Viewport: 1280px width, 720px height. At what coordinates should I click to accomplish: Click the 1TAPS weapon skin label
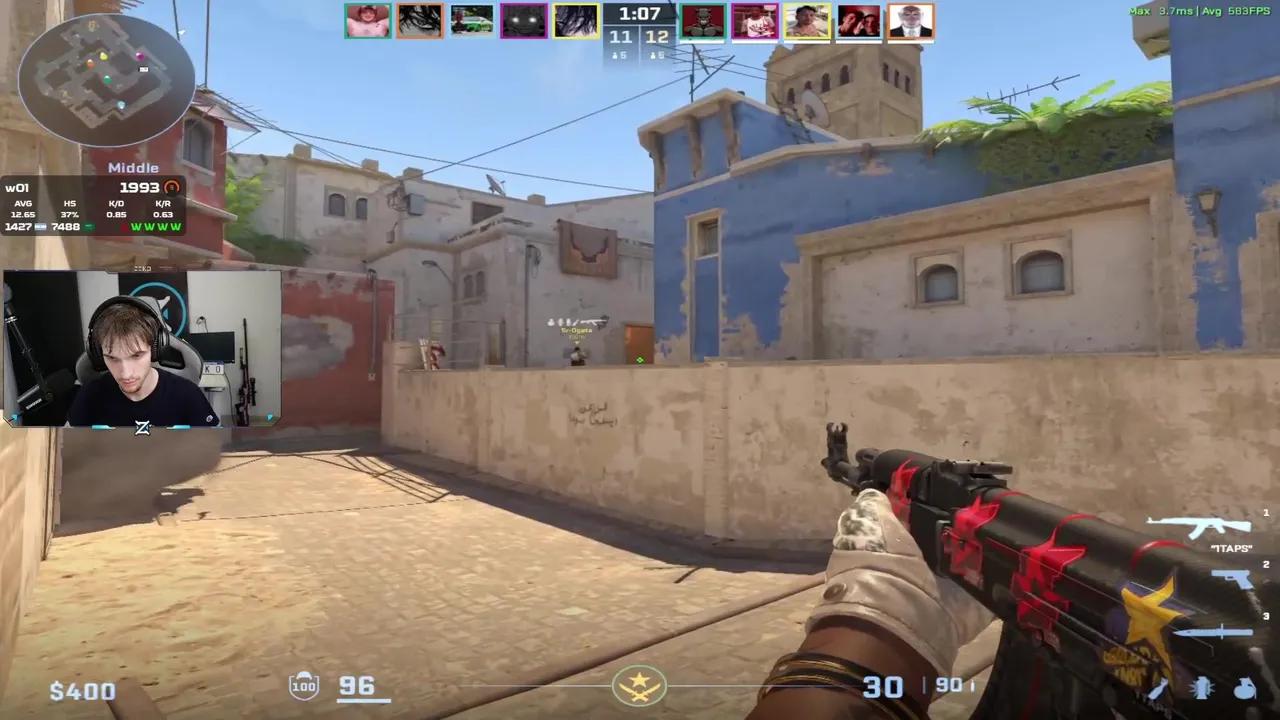click(1231, 548)
